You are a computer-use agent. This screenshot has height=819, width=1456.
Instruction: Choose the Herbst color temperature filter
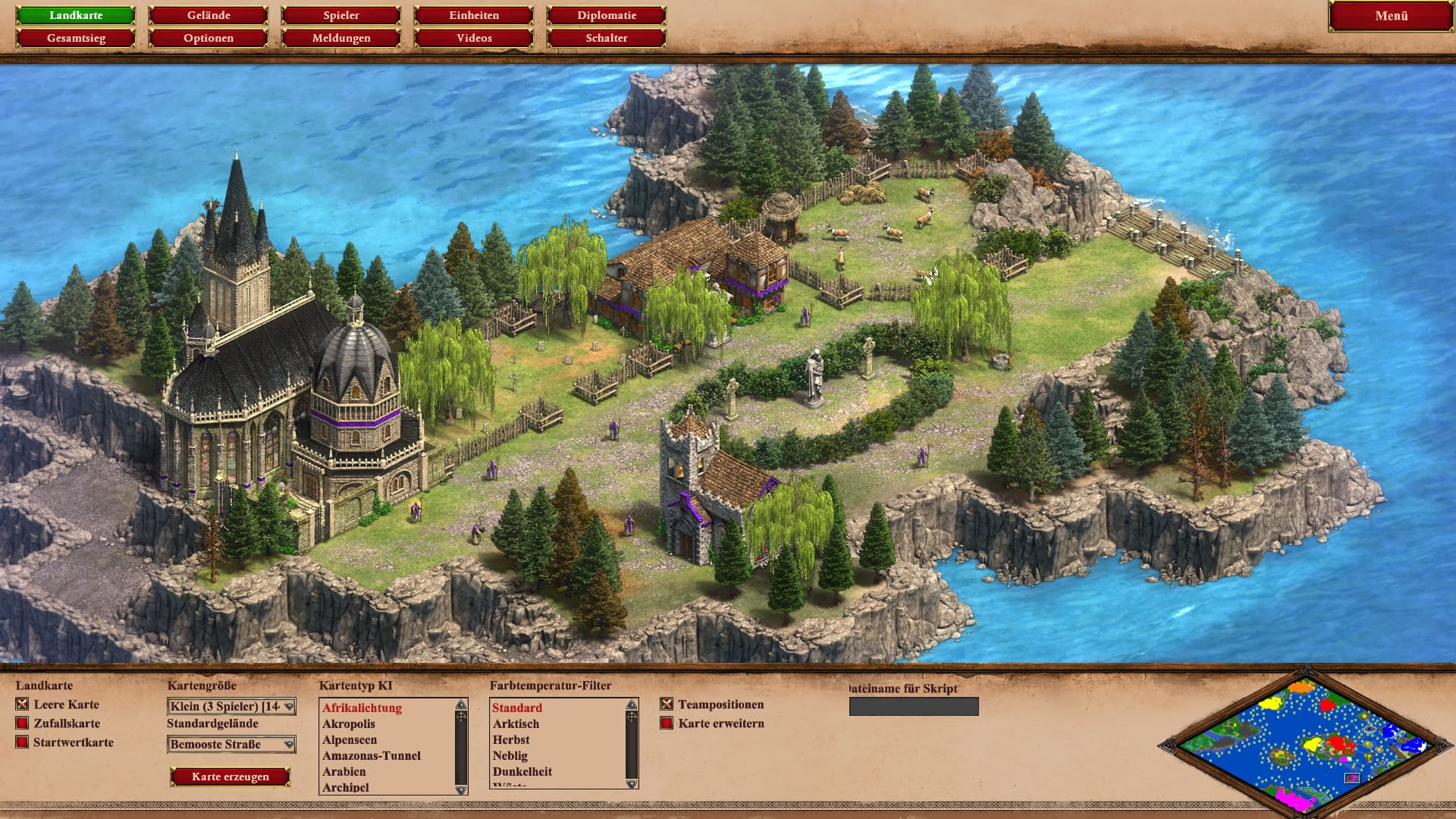[x=511, y=739]
